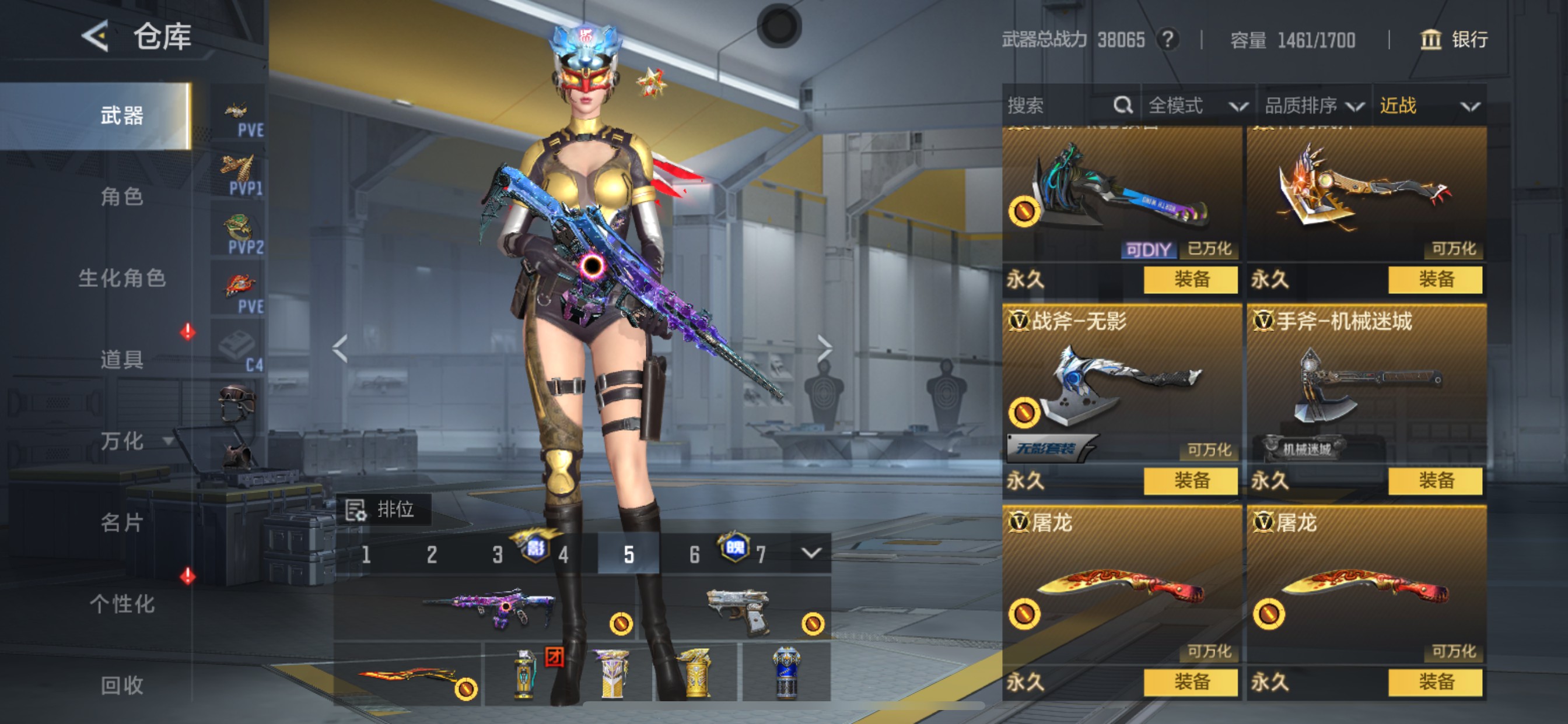This screenshot has height=724, width=1568.
Task: Equip the 手斧-机械迷城 axe
Action: (1436, 481)
